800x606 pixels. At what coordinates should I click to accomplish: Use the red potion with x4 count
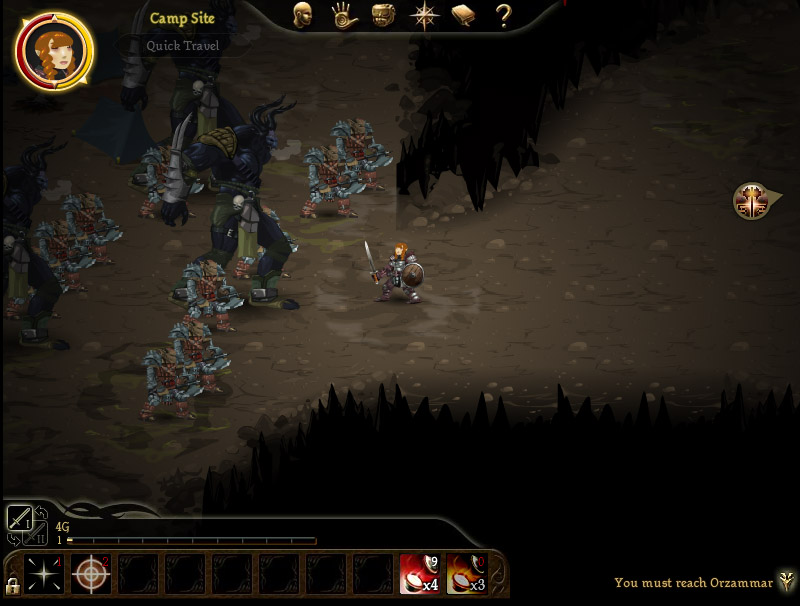(420, 574)
